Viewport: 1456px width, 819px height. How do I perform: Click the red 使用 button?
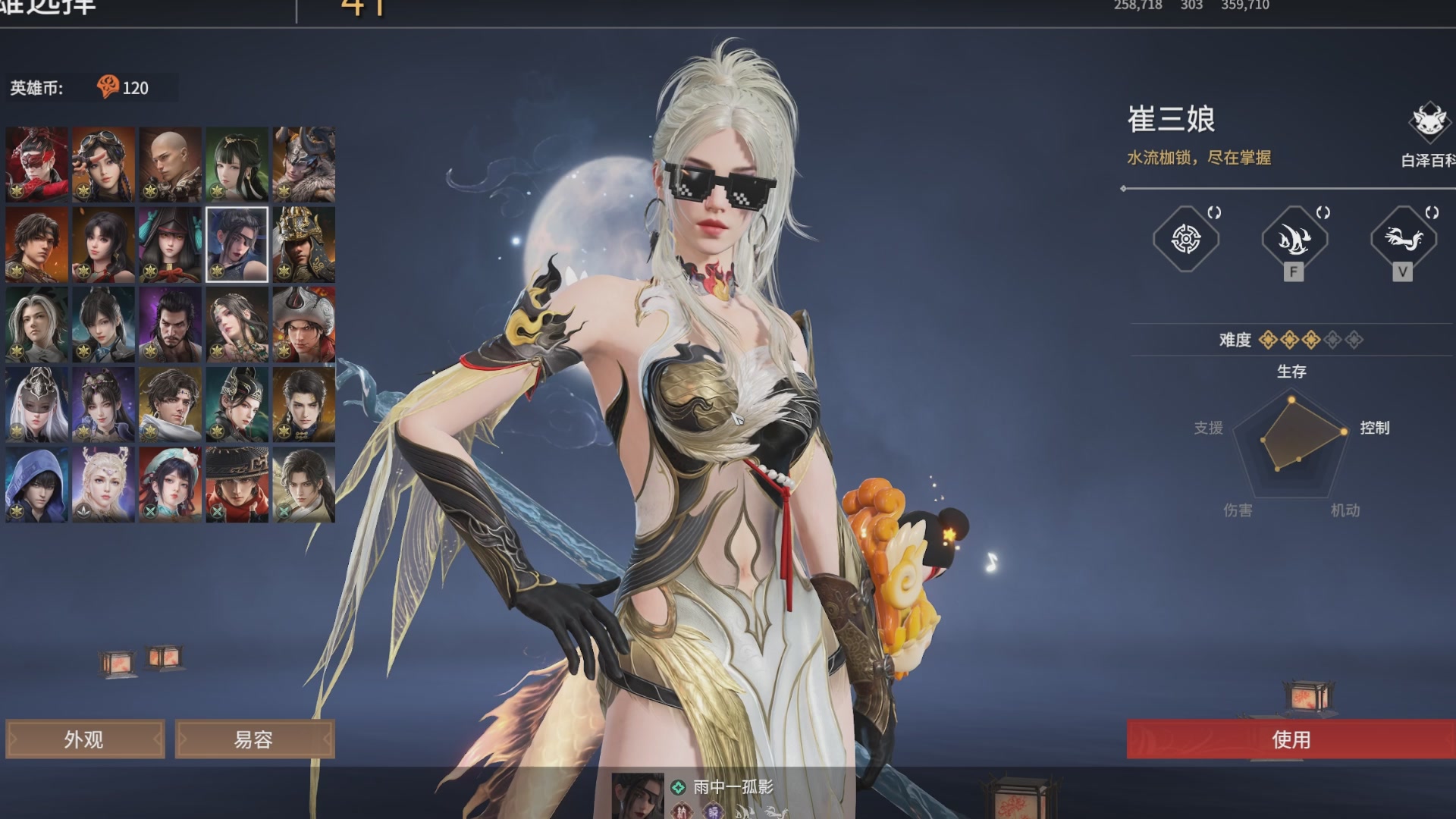click(1291, 739)
